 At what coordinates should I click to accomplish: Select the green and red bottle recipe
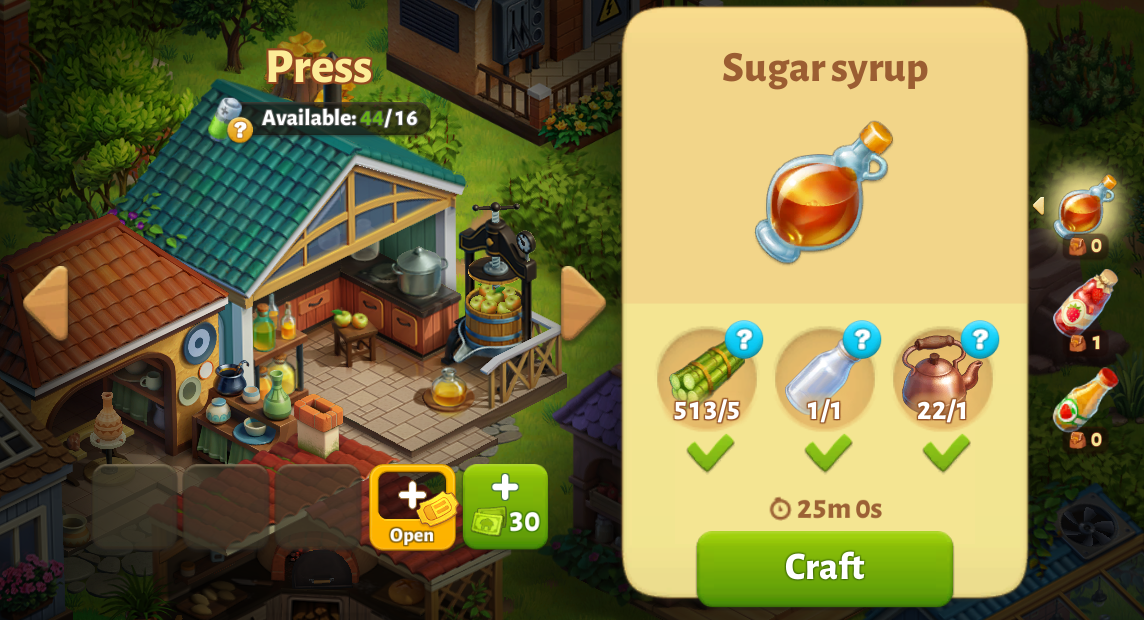(1084, 401)
